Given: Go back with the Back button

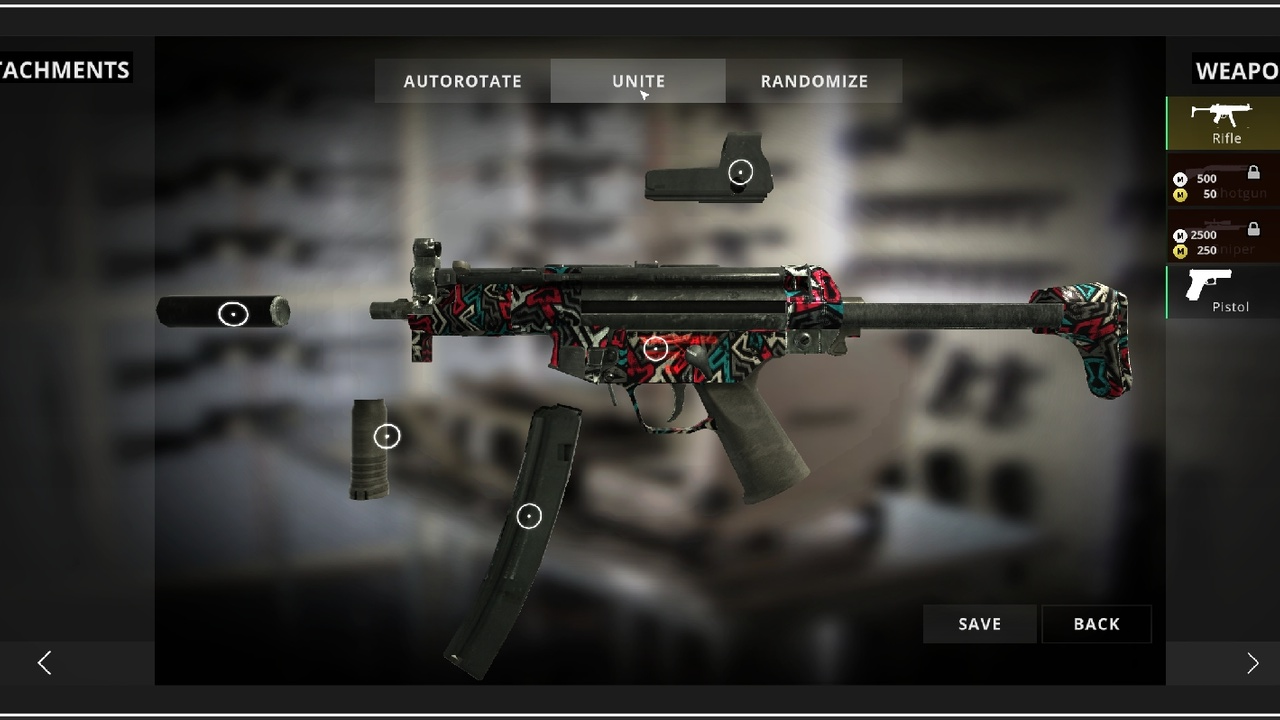Looking at the screenshot, I should pyautogui.click(x=1096, y=624).
